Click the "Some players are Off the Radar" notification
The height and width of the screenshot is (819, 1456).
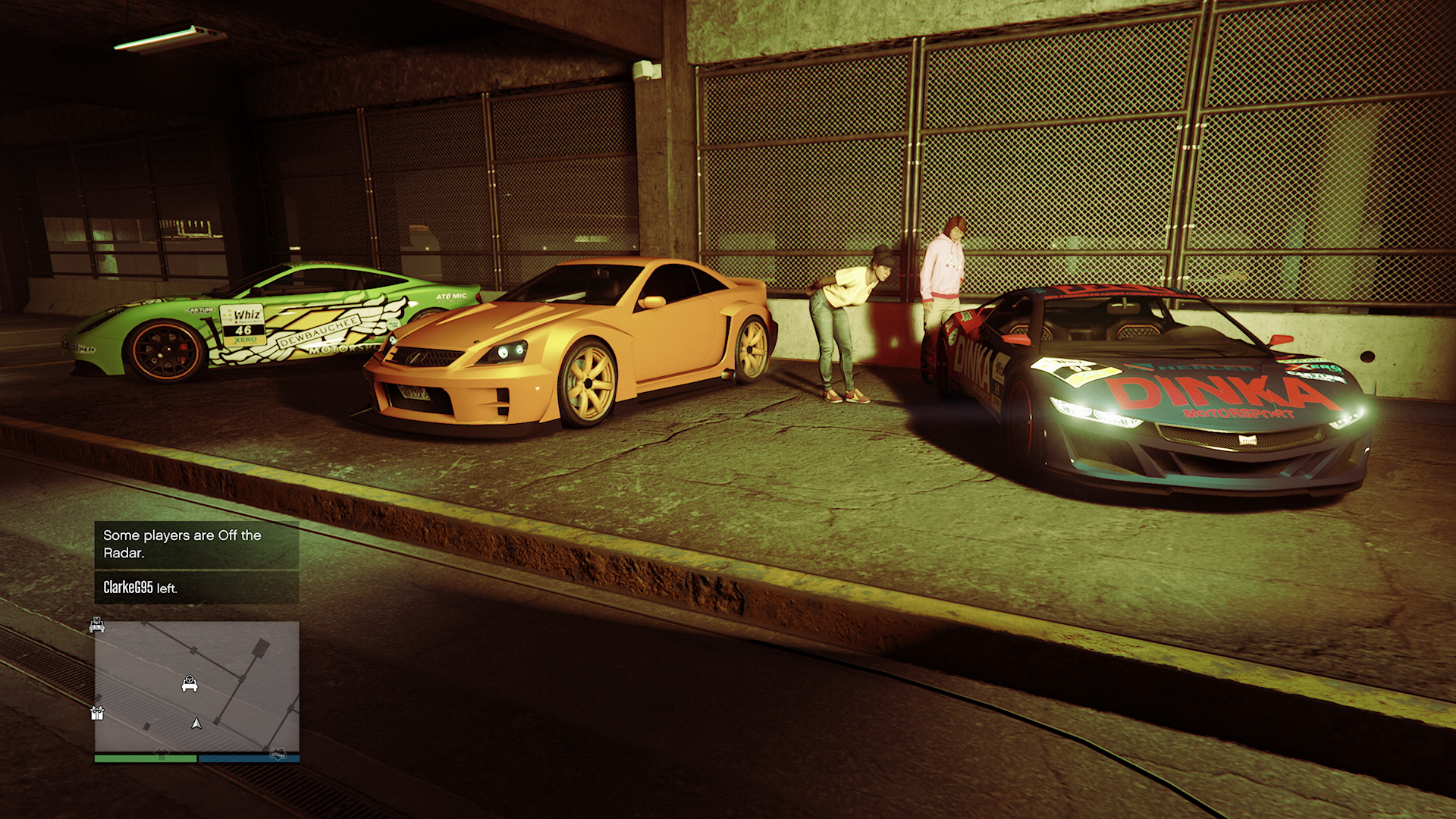coord(196,544)
